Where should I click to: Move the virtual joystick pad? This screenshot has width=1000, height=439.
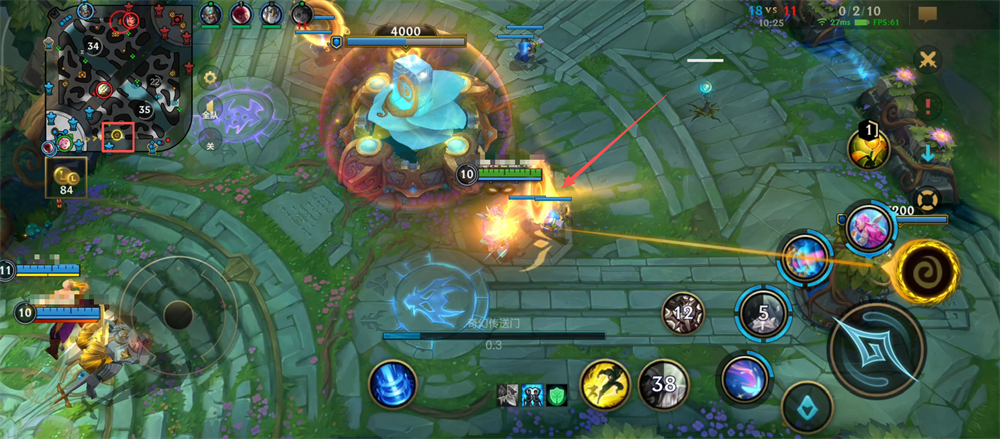pos(178,314)
